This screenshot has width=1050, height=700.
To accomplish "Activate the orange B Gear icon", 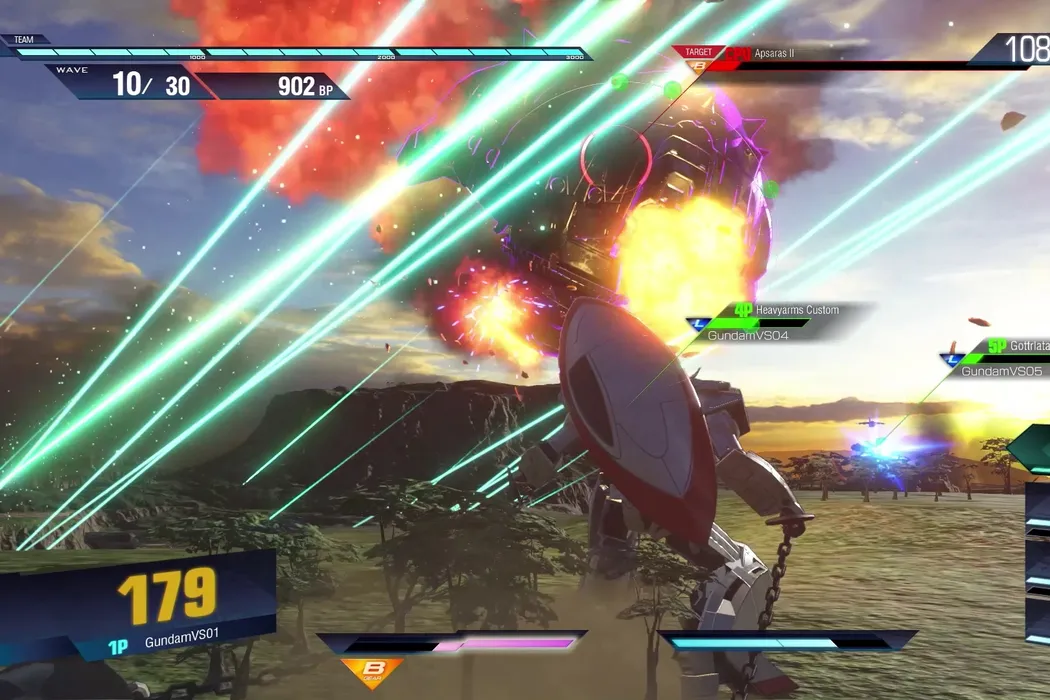I will pyautogui.click(x=372, y=672).
